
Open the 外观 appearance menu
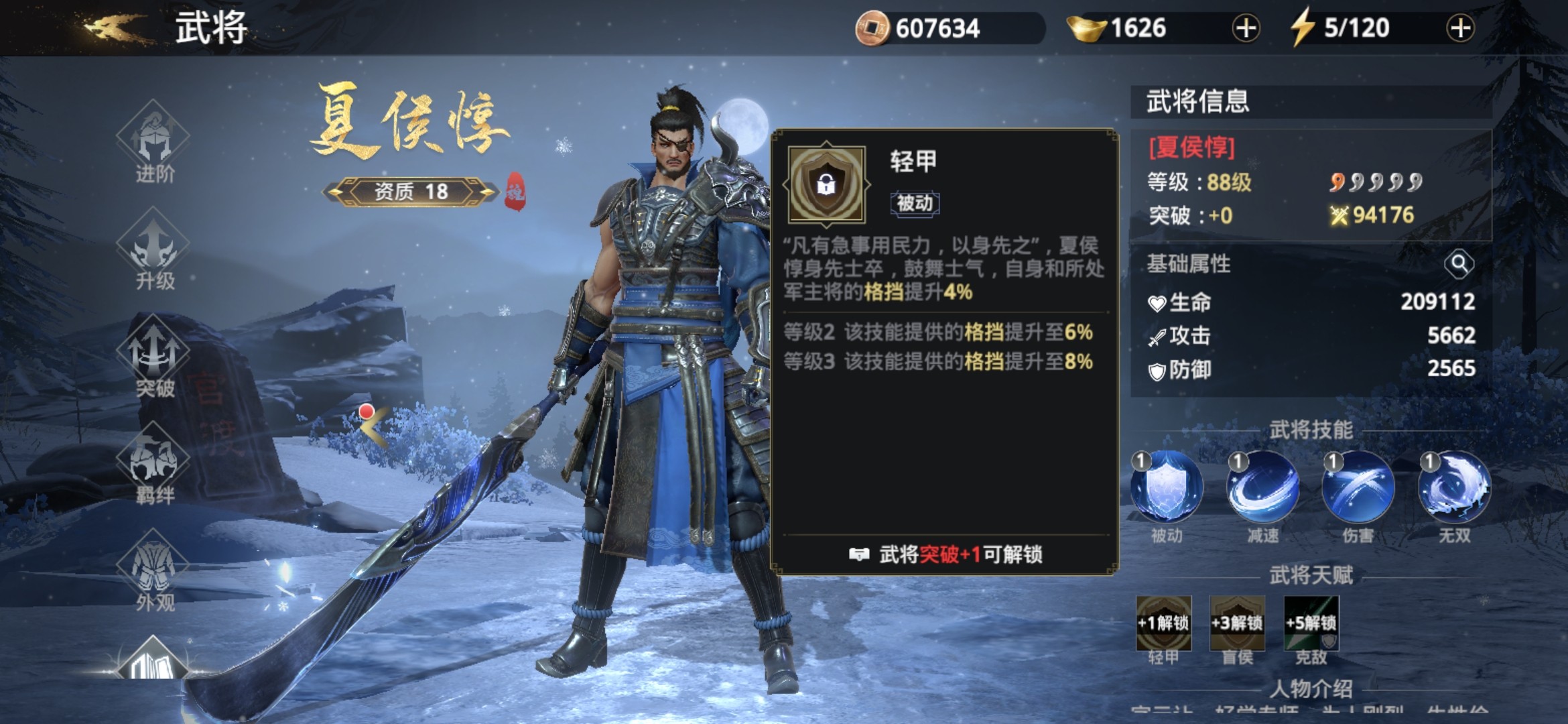click(x=153, y=570)
